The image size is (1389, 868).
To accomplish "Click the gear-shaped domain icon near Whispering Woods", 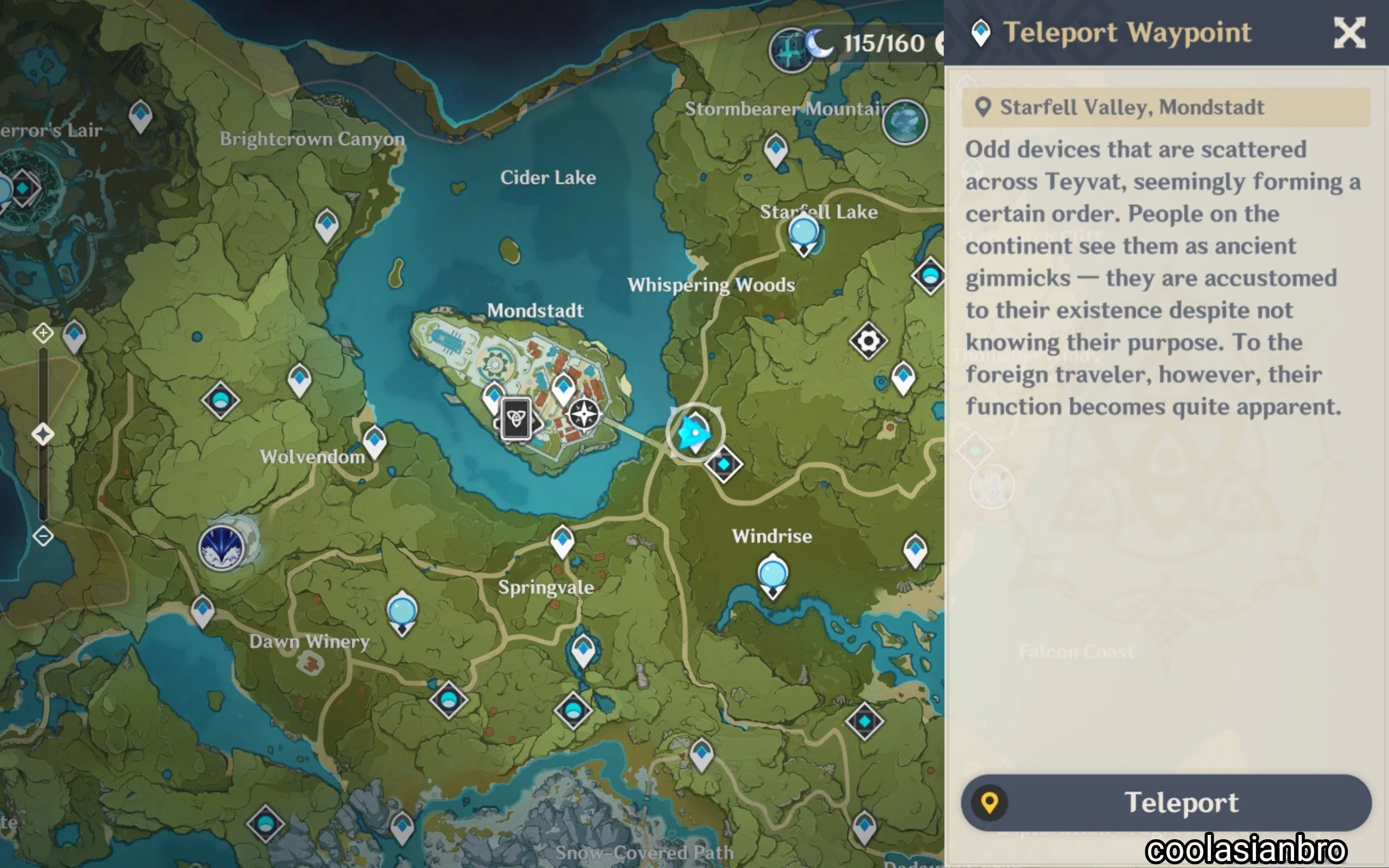I will (868, 341).
